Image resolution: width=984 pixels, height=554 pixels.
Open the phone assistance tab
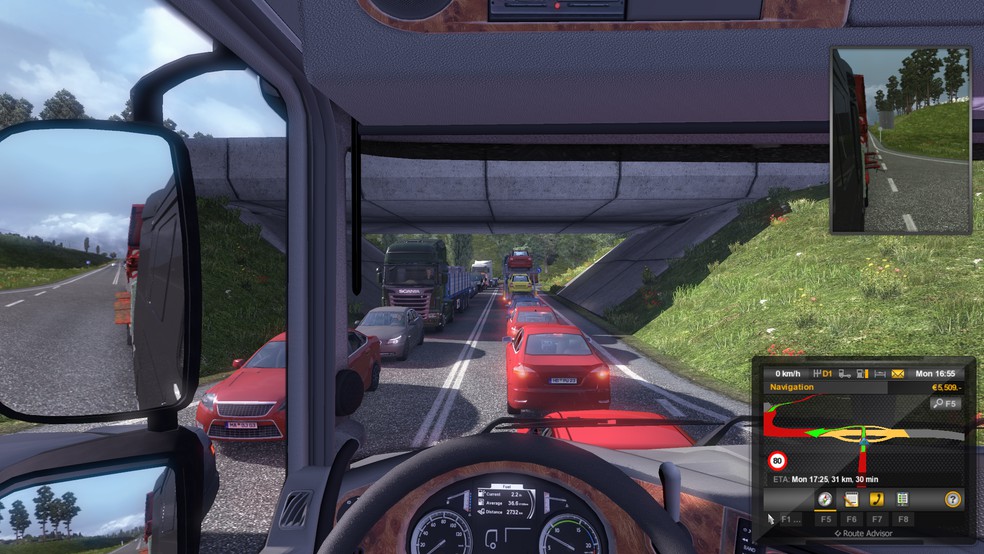[877, 498]
